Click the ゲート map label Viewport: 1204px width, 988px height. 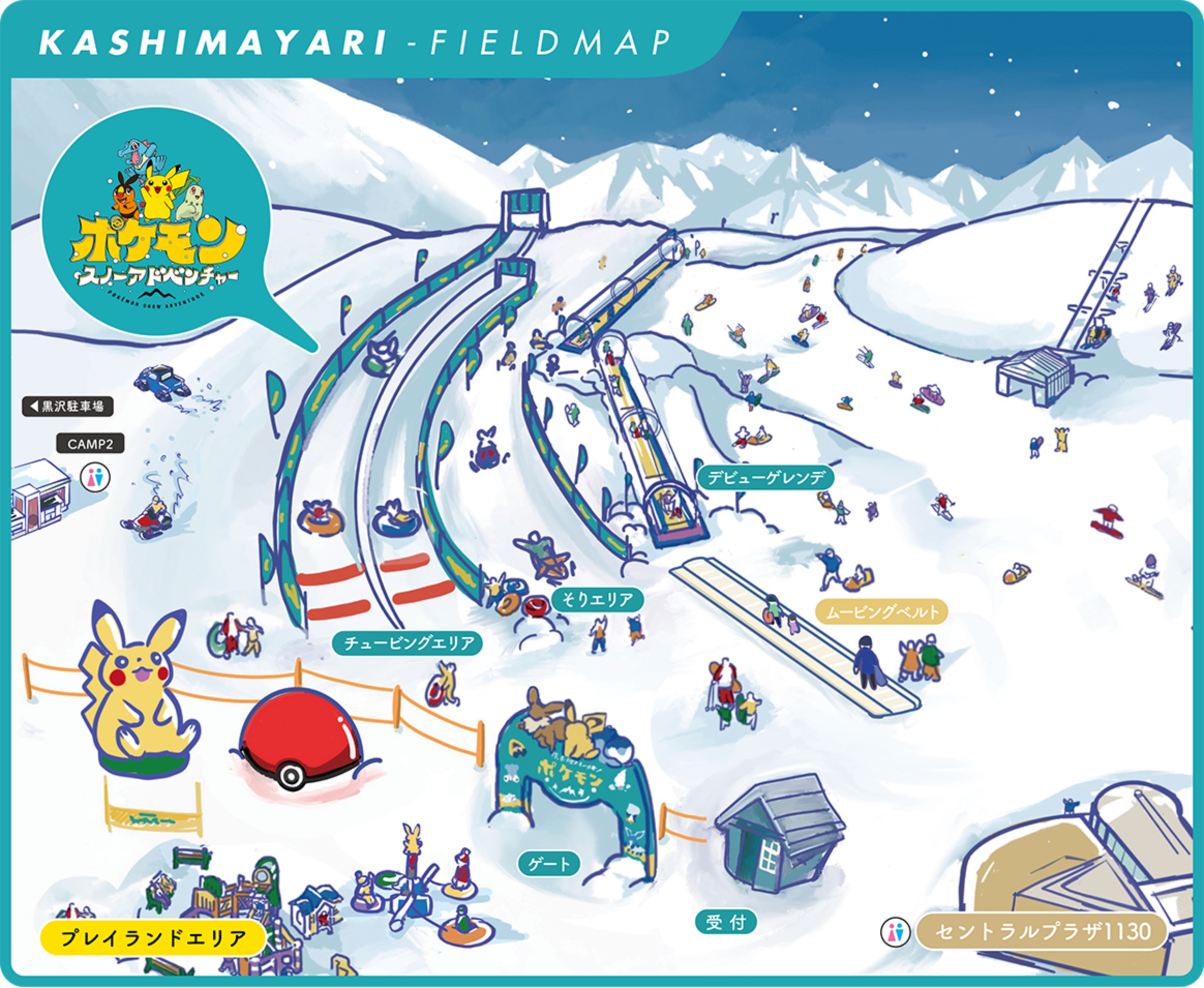549,864
